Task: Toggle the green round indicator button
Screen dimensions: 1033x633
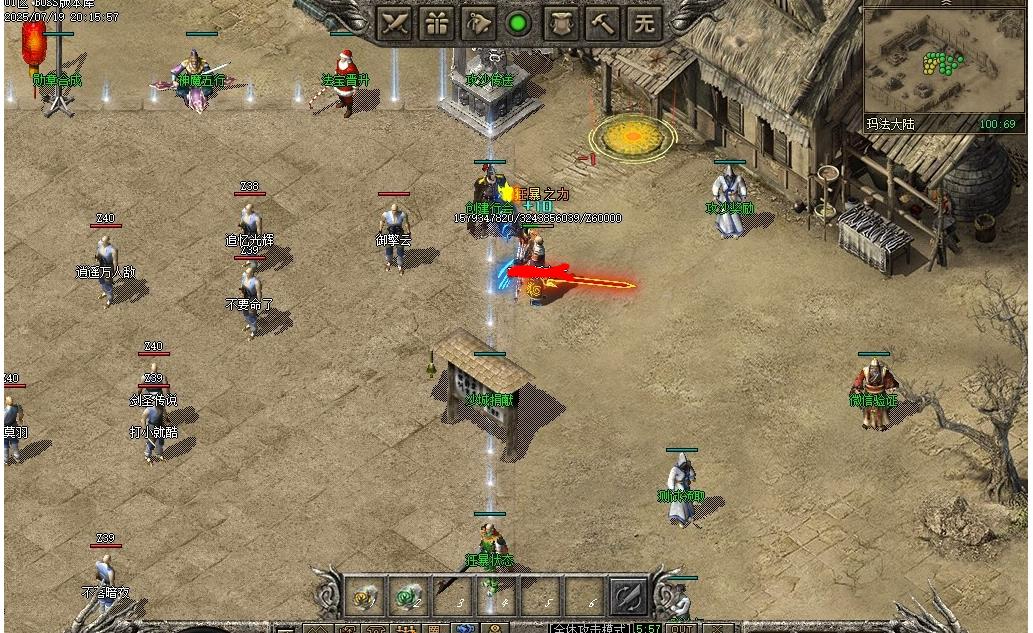Action: point(518,24)
